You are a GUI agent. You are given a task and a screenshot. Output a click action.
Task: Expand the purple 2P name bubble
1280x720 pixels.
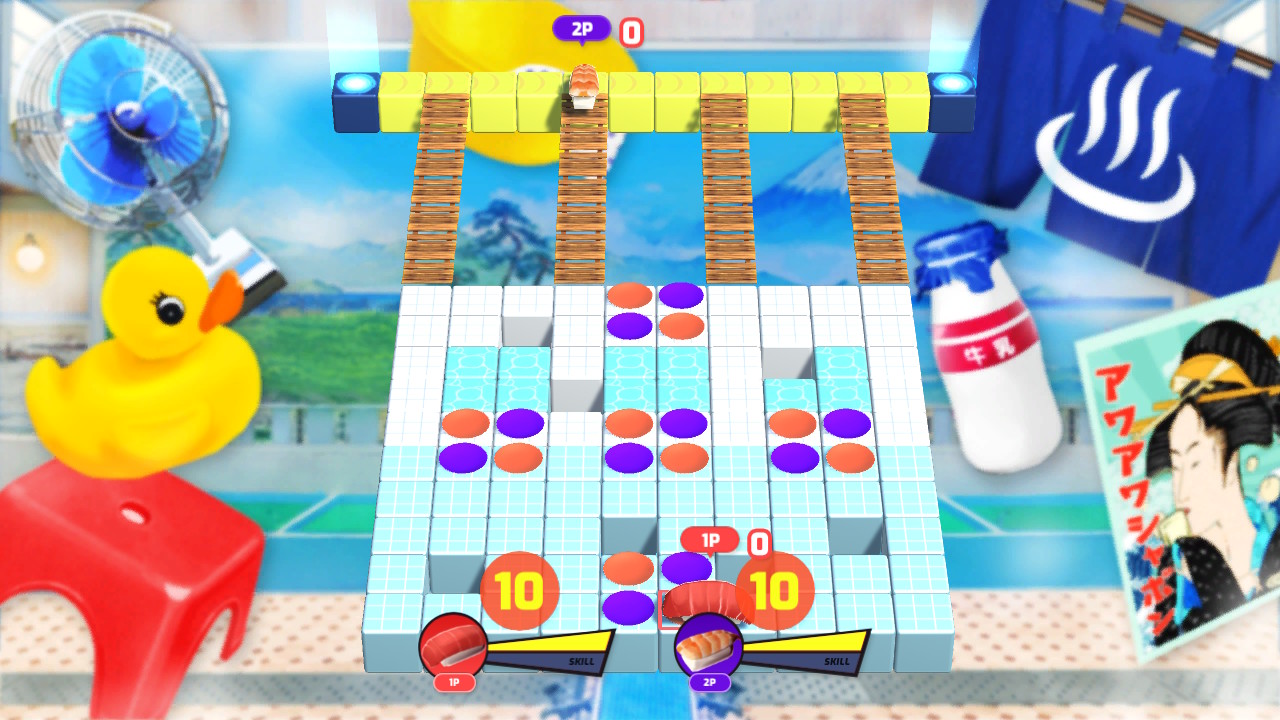[583, 29]
